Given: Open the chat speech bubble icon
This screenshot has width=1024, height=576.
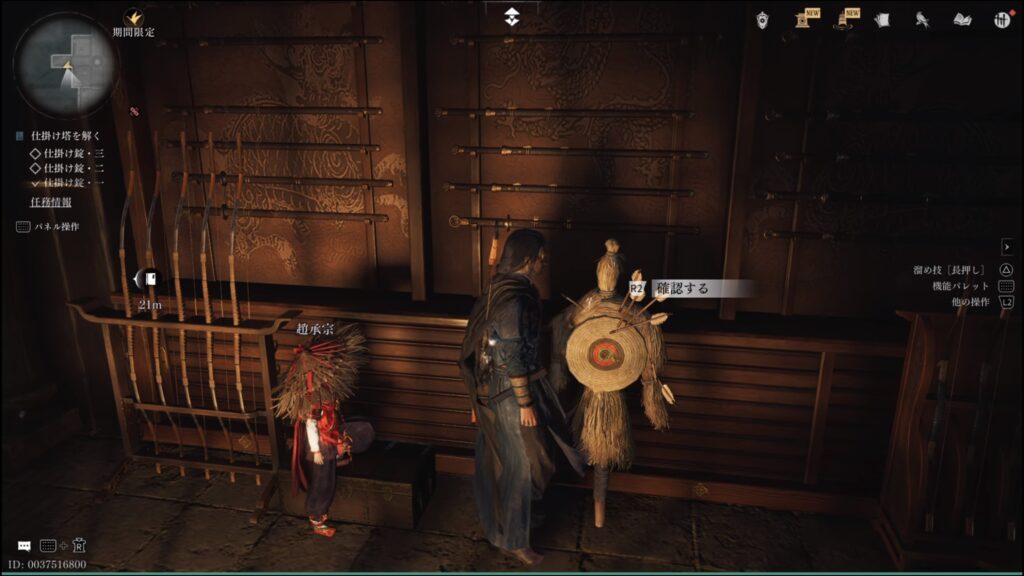Looking at the screenshot, I should tap(23, 546).
